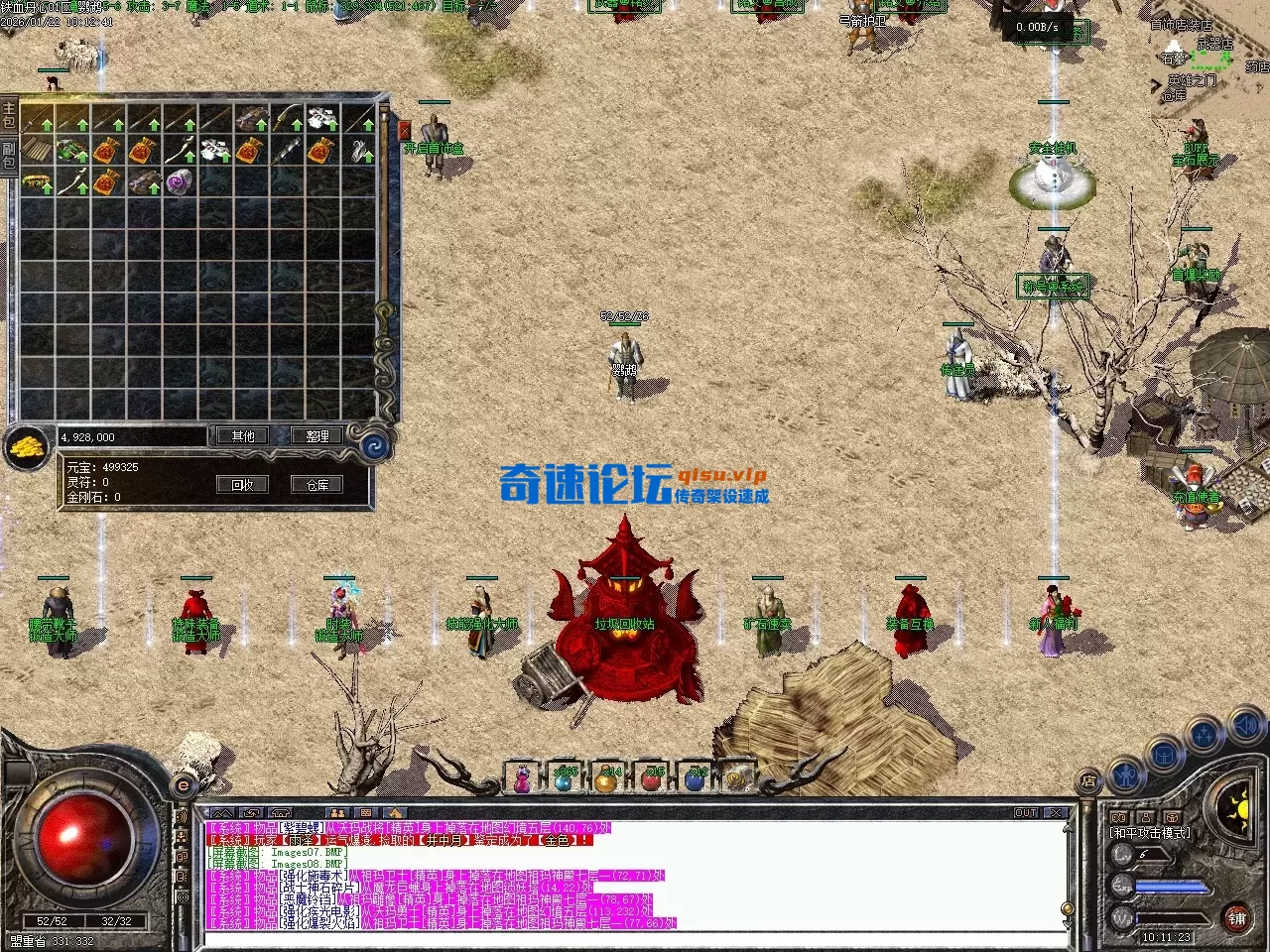Viewport: 1270px width, 952px height.
Task: Expand chat history with the up arrow
Action: coord(1068,829)
